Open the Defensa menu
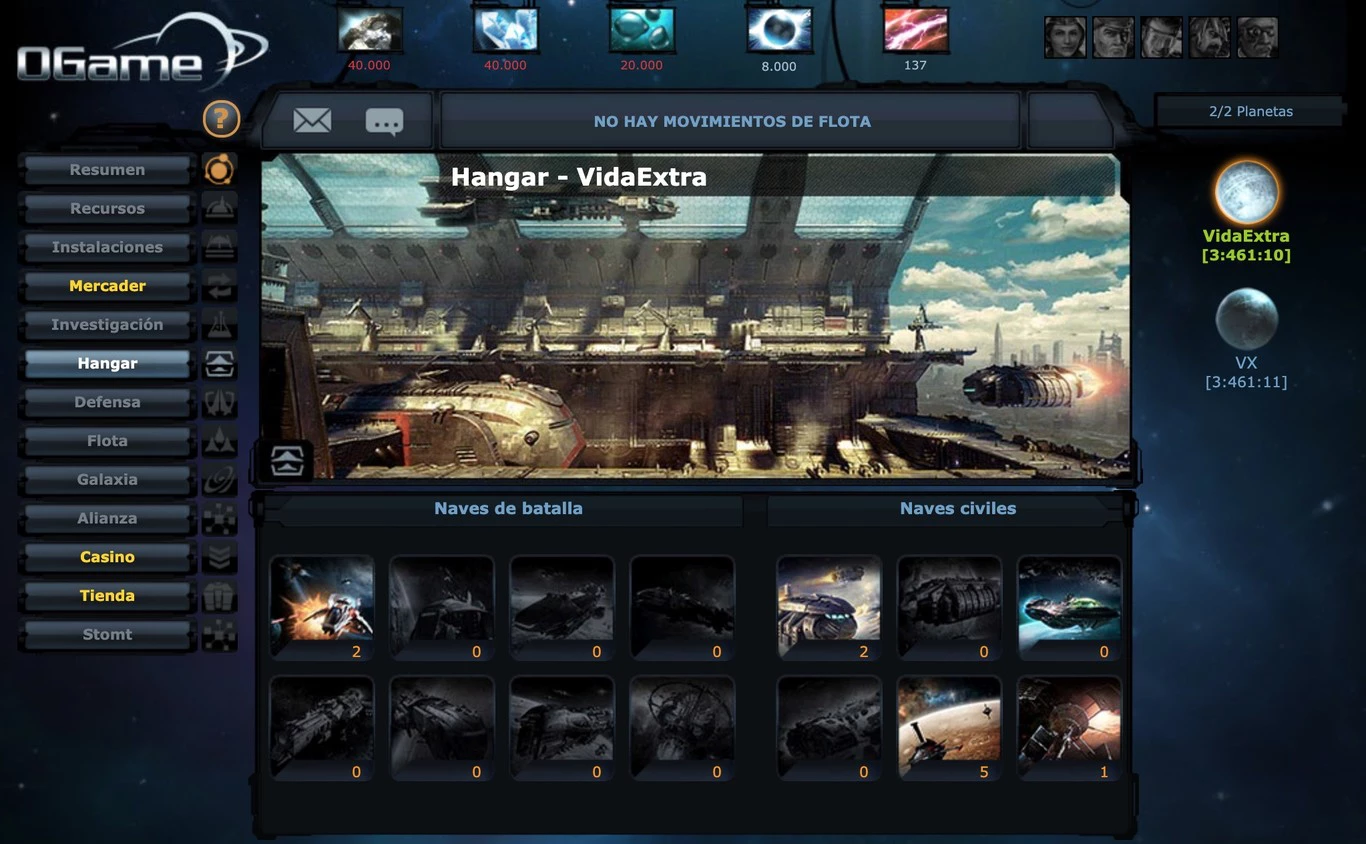The height and width of the screenshot is (844, 1366). (107, 402)
